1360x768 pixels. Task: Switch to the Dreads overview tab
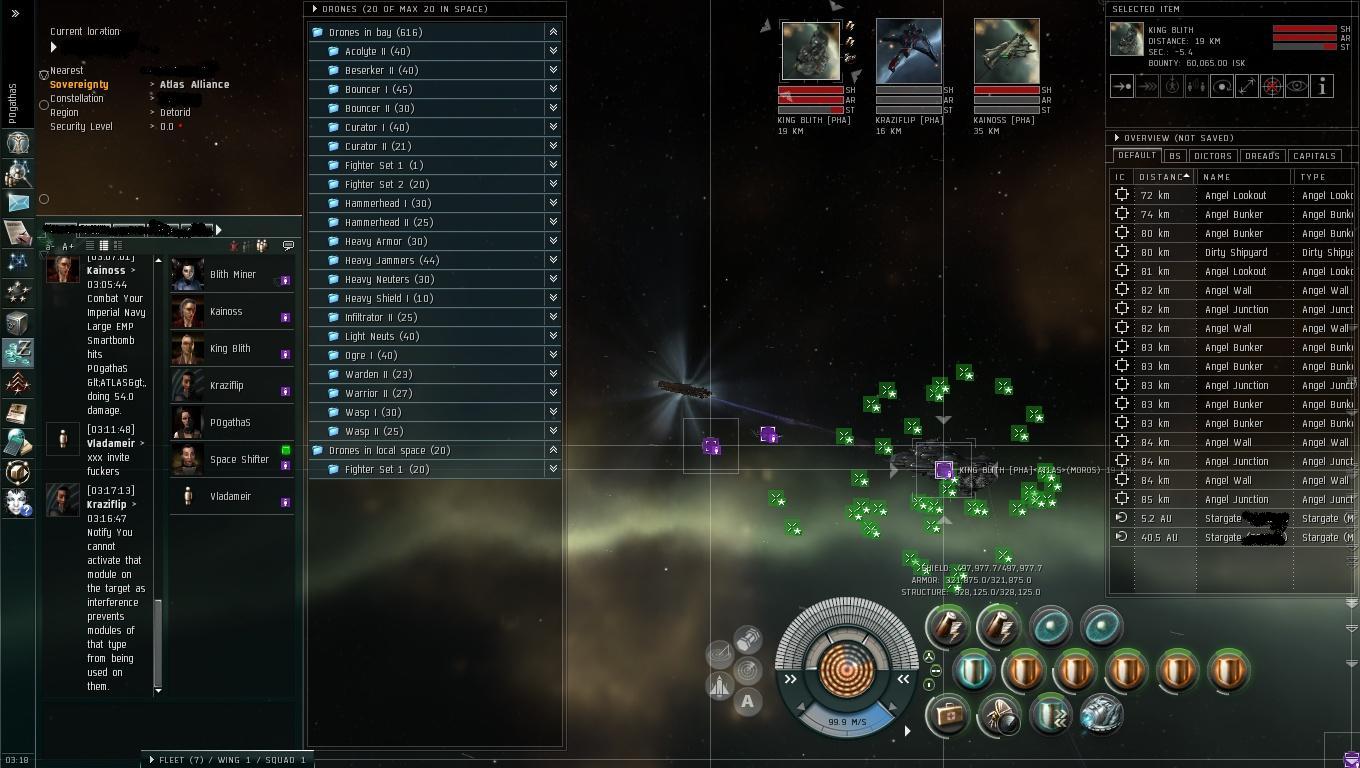pyautogui.click(x=1262, y=156)
